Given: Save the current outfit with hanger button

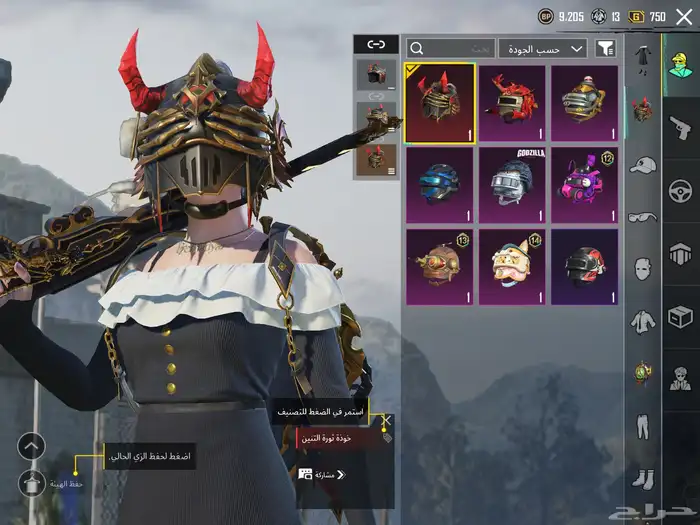Looking at the screenshot, I should tap(32, 483).
